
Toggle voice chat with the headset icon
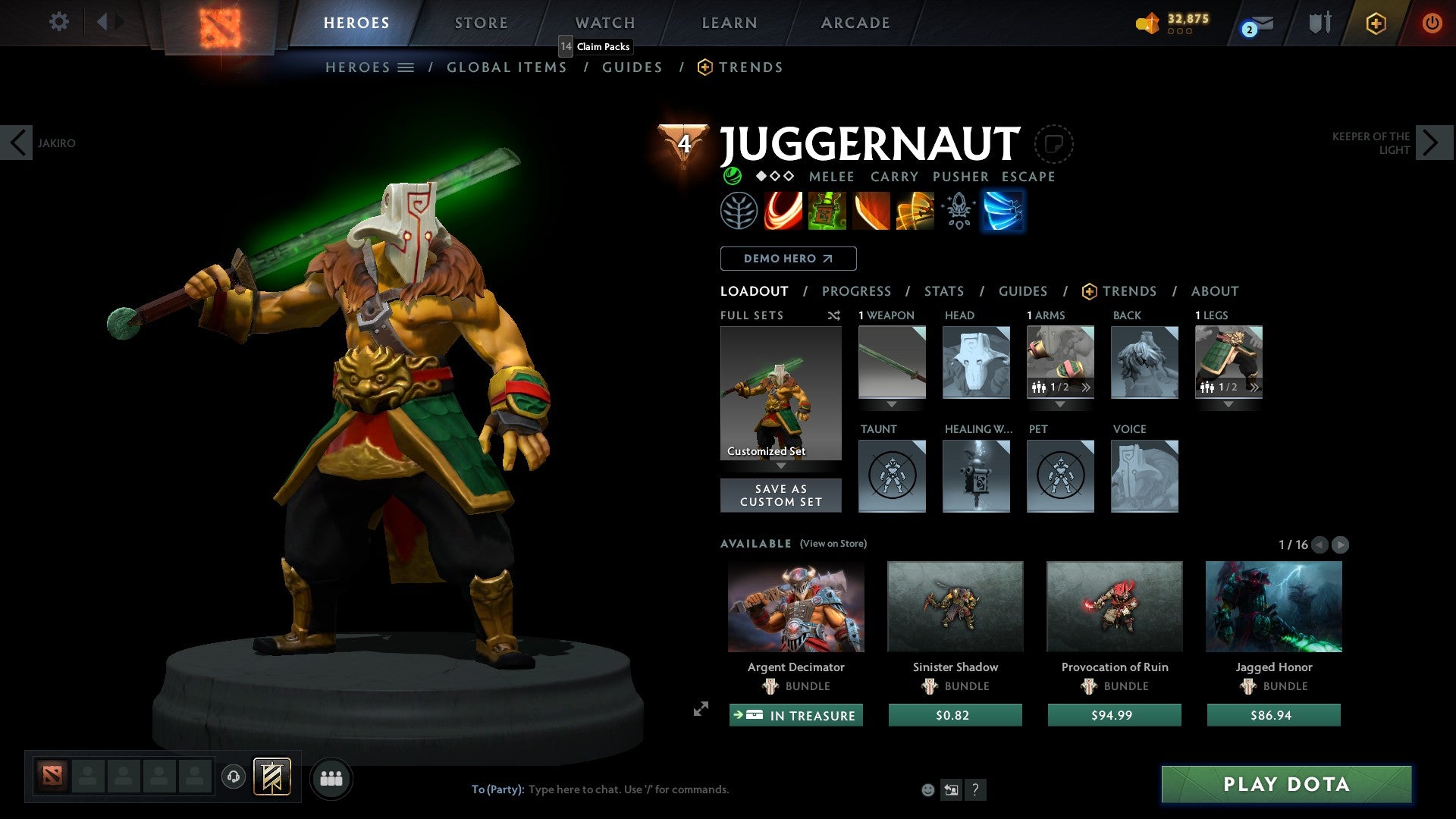[x=234, y=777]
